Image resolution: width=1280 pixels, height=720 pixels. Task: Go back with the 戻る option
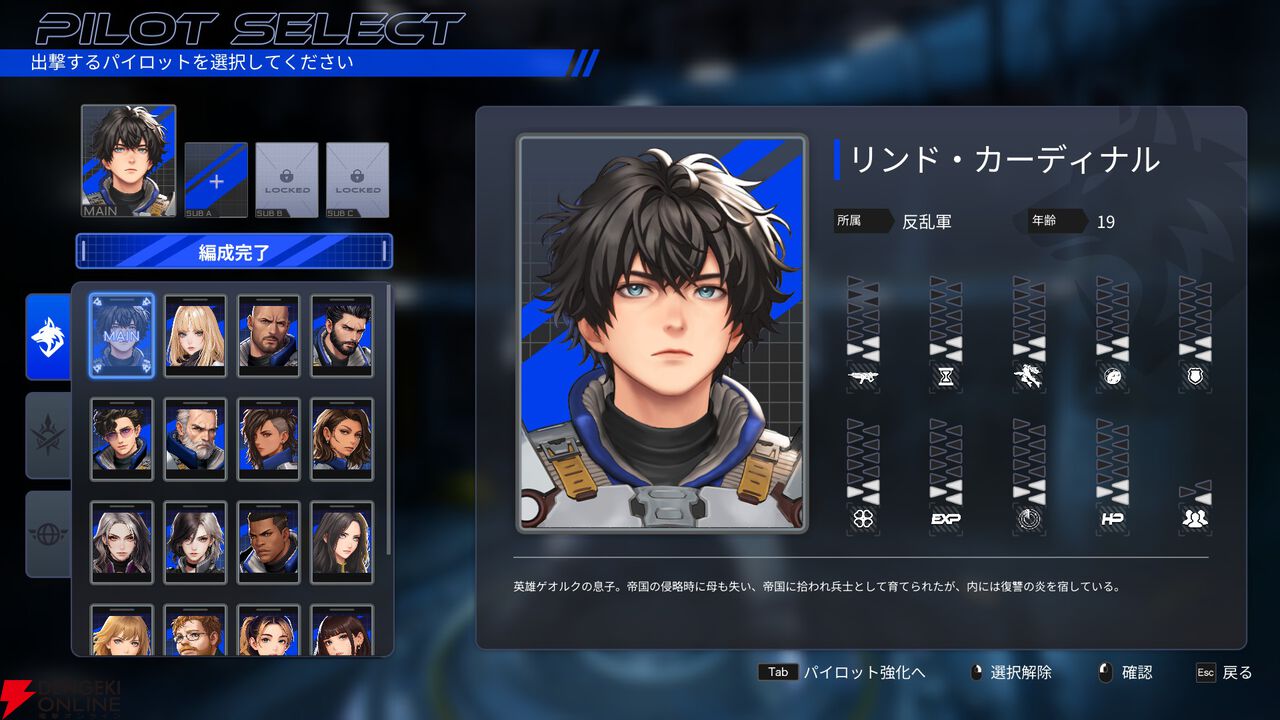[1236, 672]
